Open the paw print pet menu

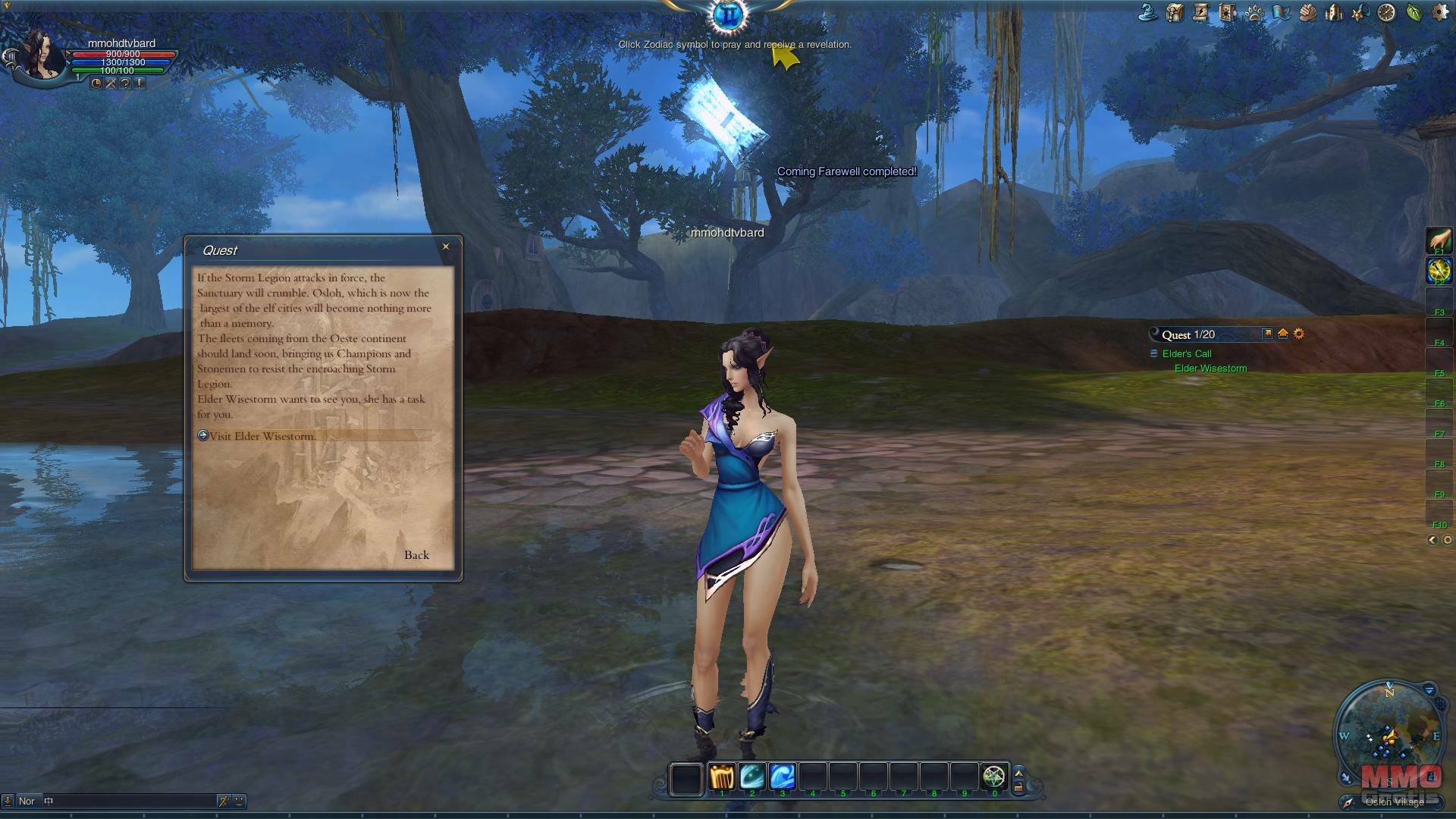(x=1254, y=12)
